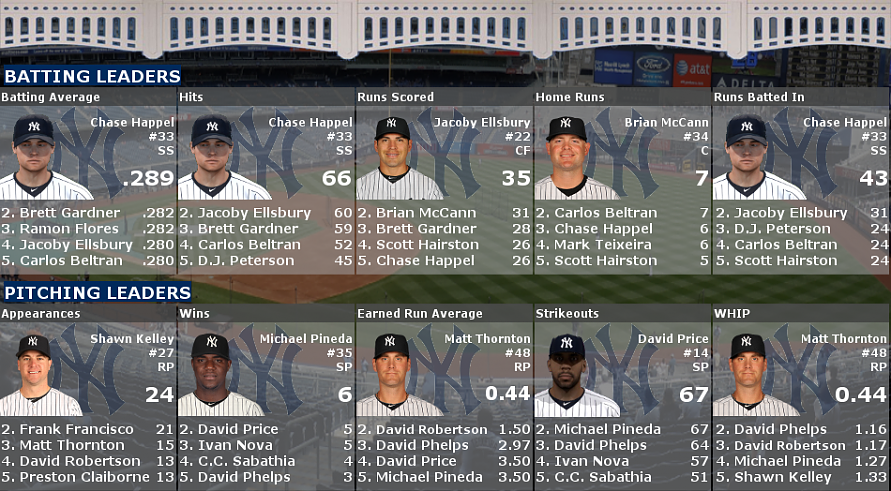Image resolution: width=891 pixels, height=491 pixels.
Task: Select Matt Thornton's name under Earned Run Average
Action: tap(488, 339)
